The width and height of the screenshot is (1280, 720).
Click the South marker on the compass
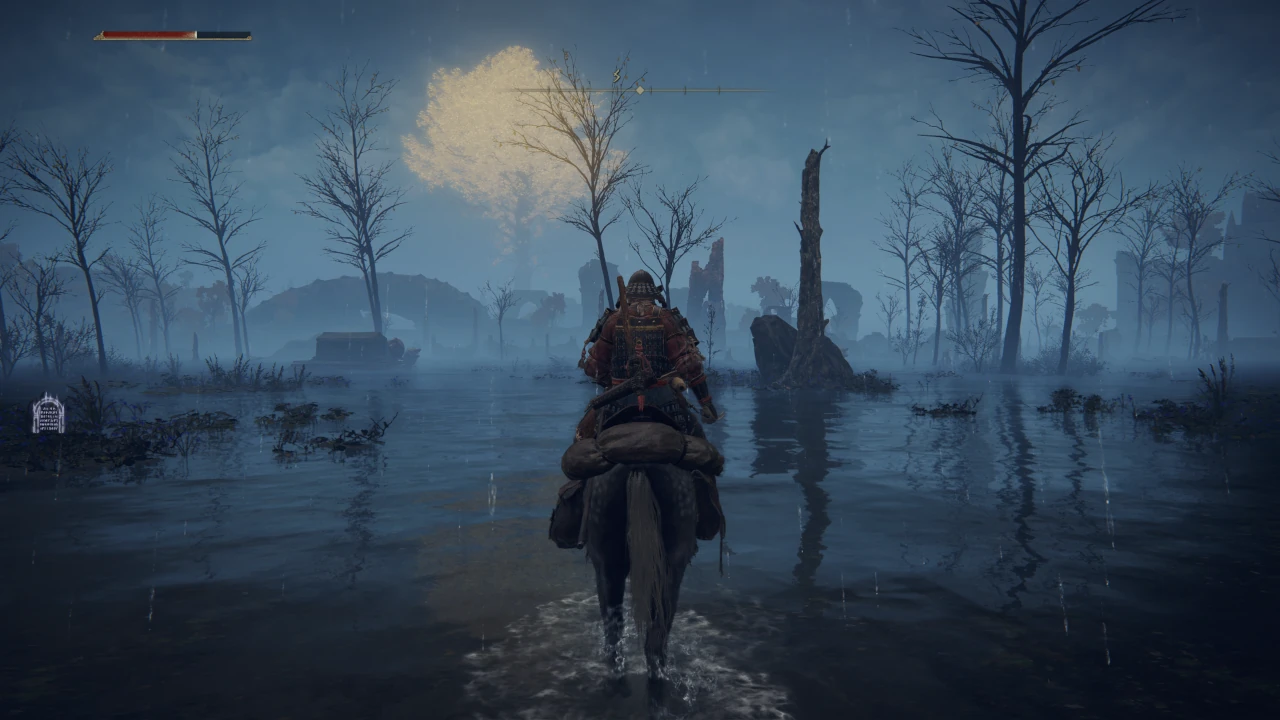(x=617, y=75)
